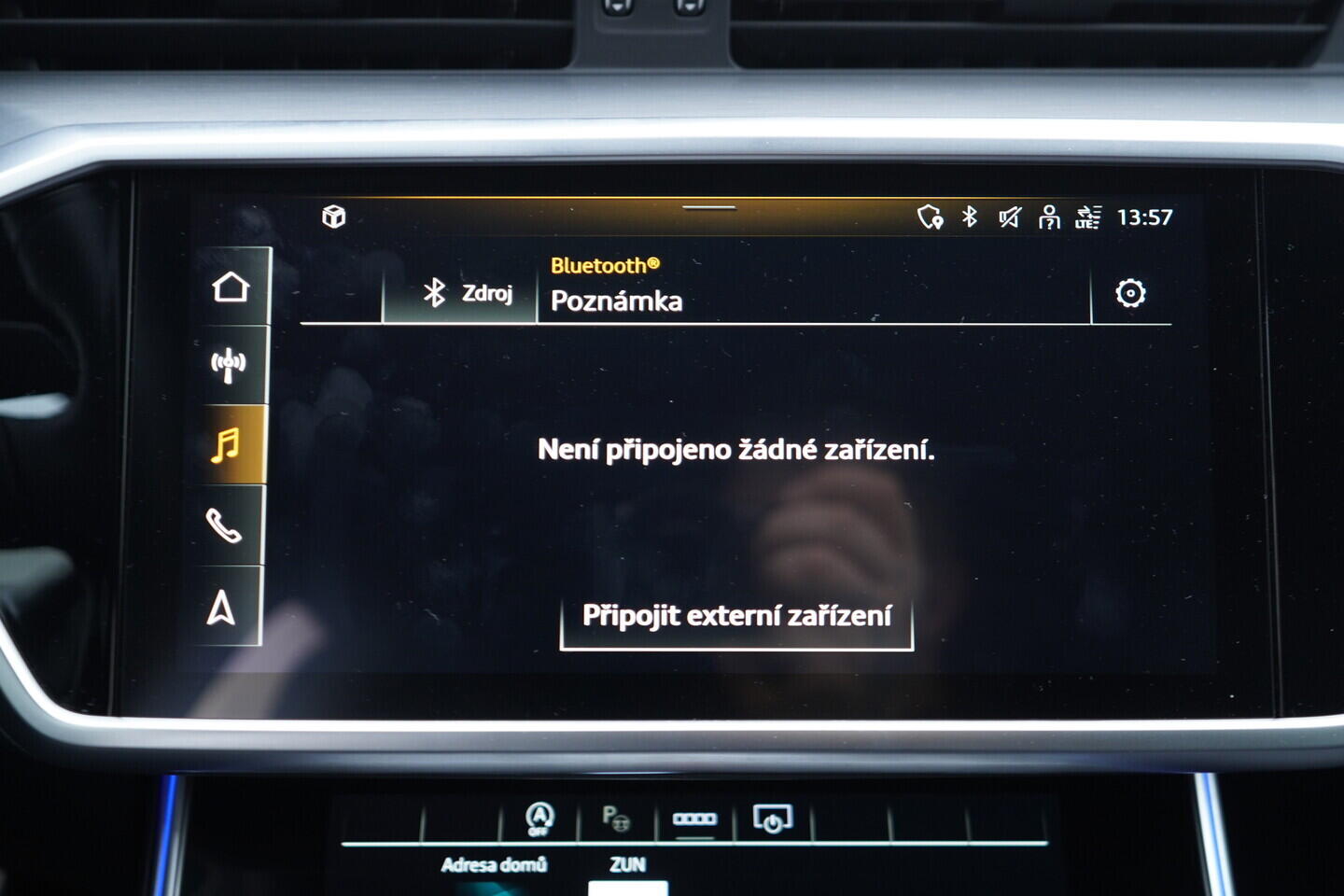Tap the cube icon in the top bar
This screenshot has height=896, width=1344.
pos(332,217)
